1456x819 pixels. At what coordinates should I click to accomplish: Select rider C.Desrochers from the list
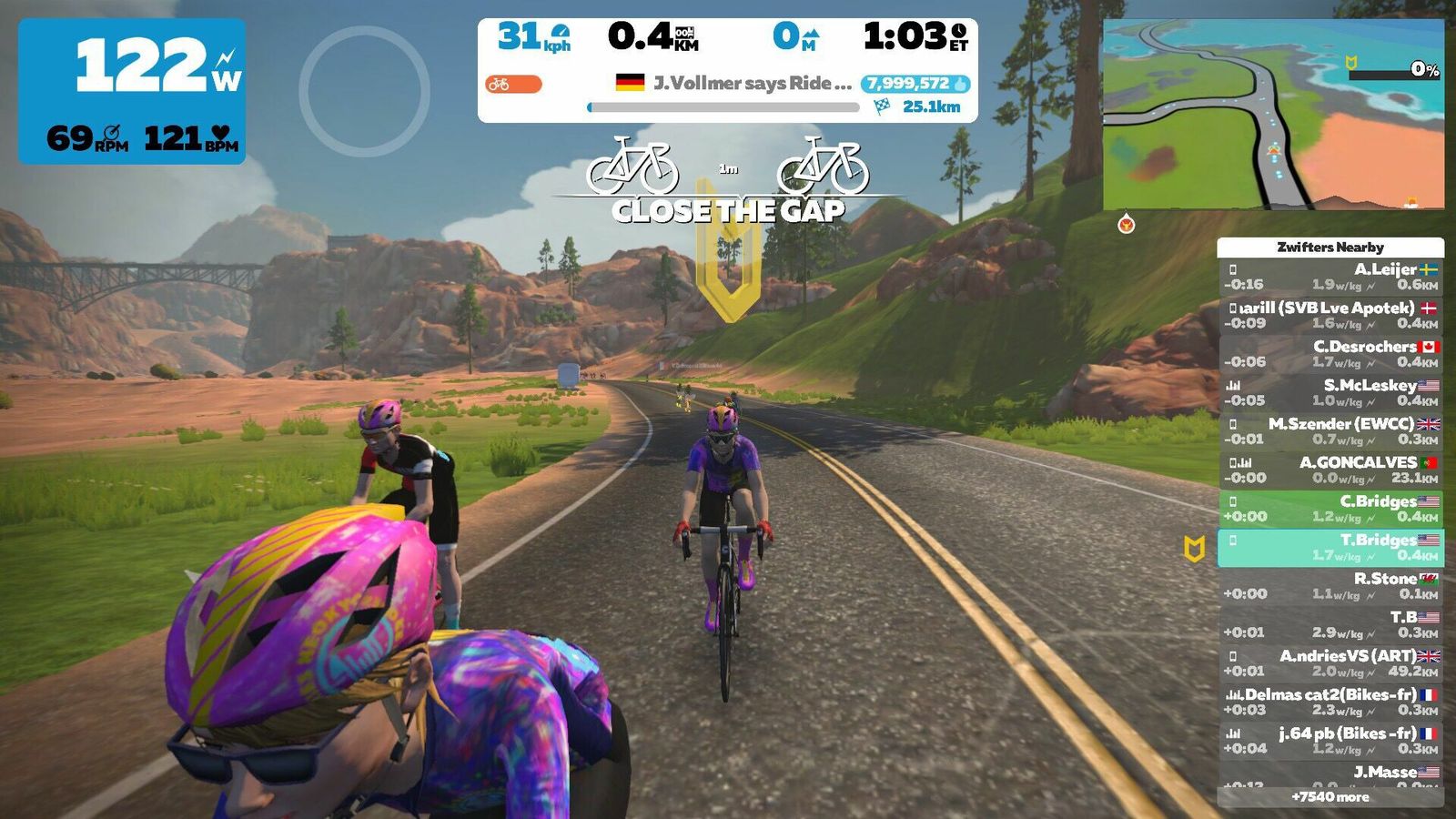click(x=1330, y=354)
